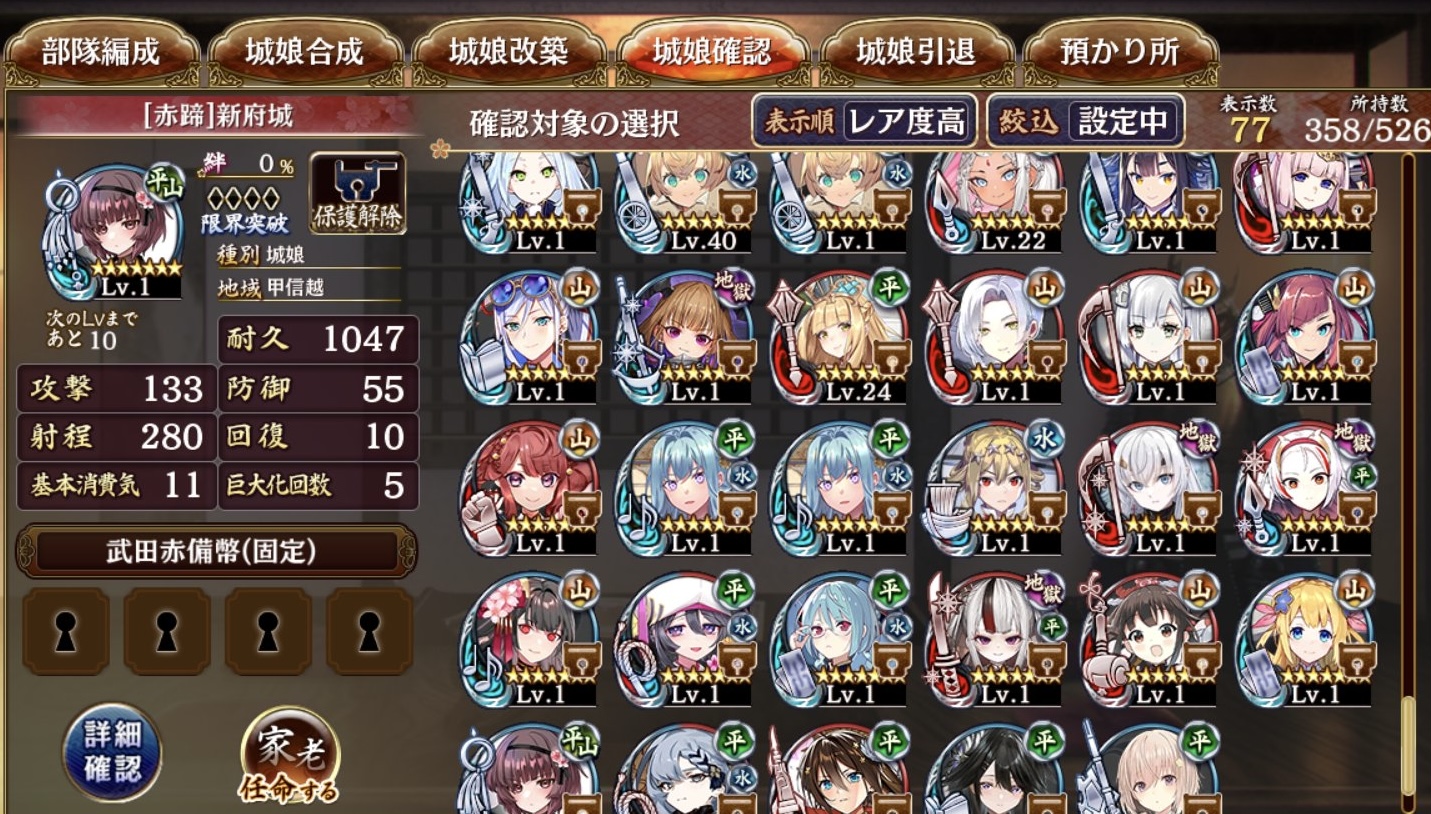Choose the white-capped girl with purple eyes
The width and height of the screenshot is (1431, 814).
pos(686,638)
